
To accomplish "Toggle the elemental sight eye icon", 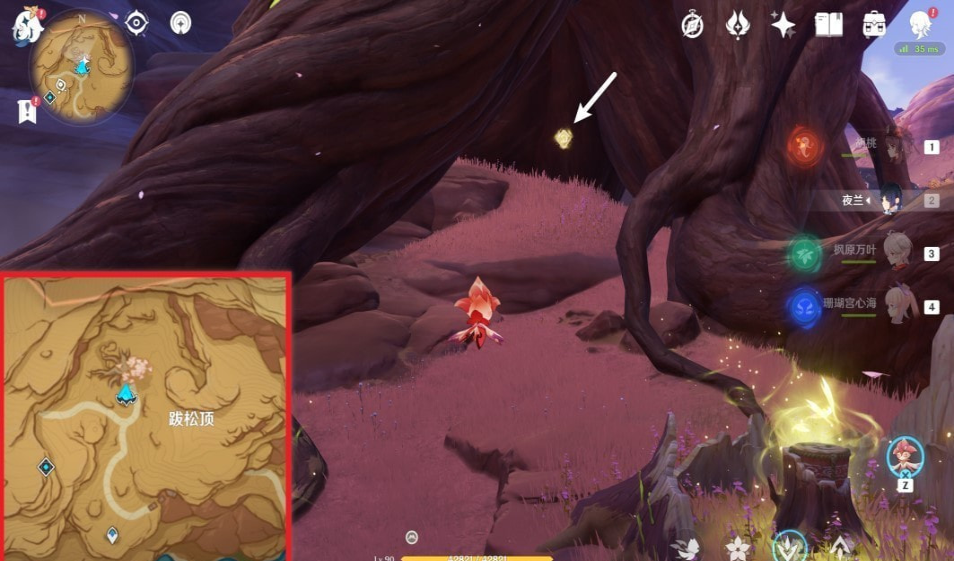I will click(x=137, y=21).
